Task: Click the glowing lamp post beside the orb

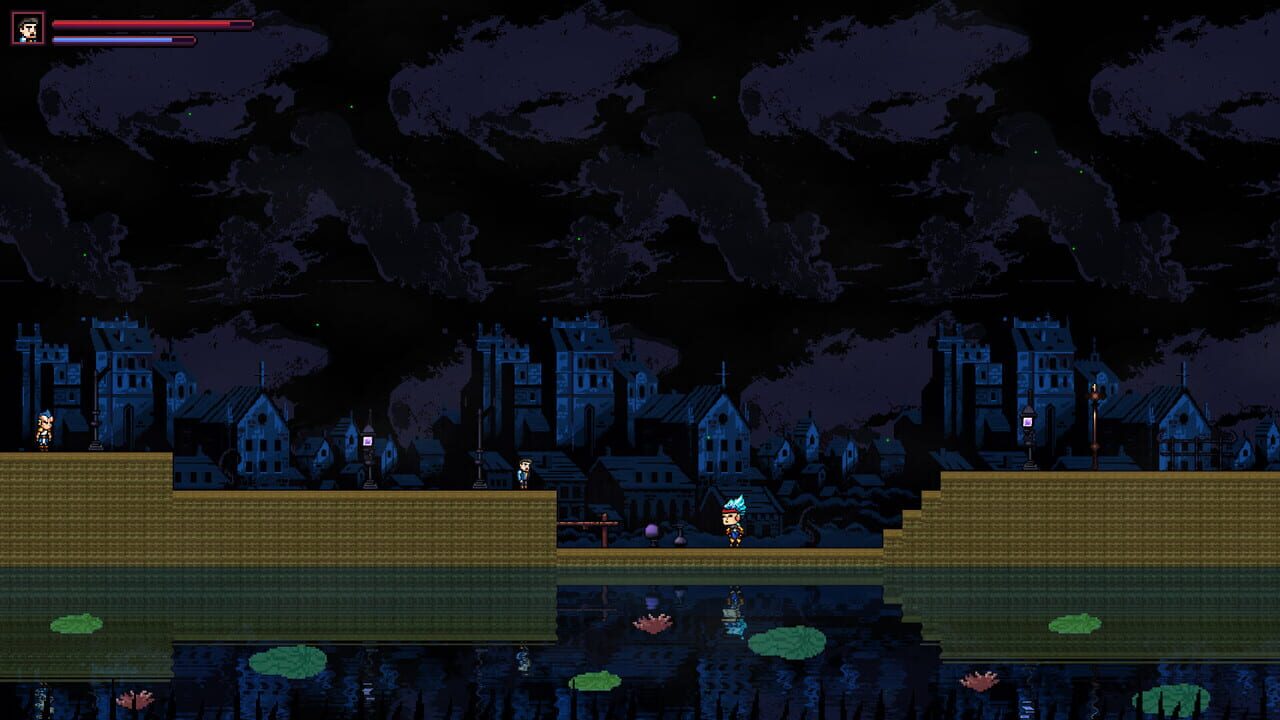Action: point(370,440)
